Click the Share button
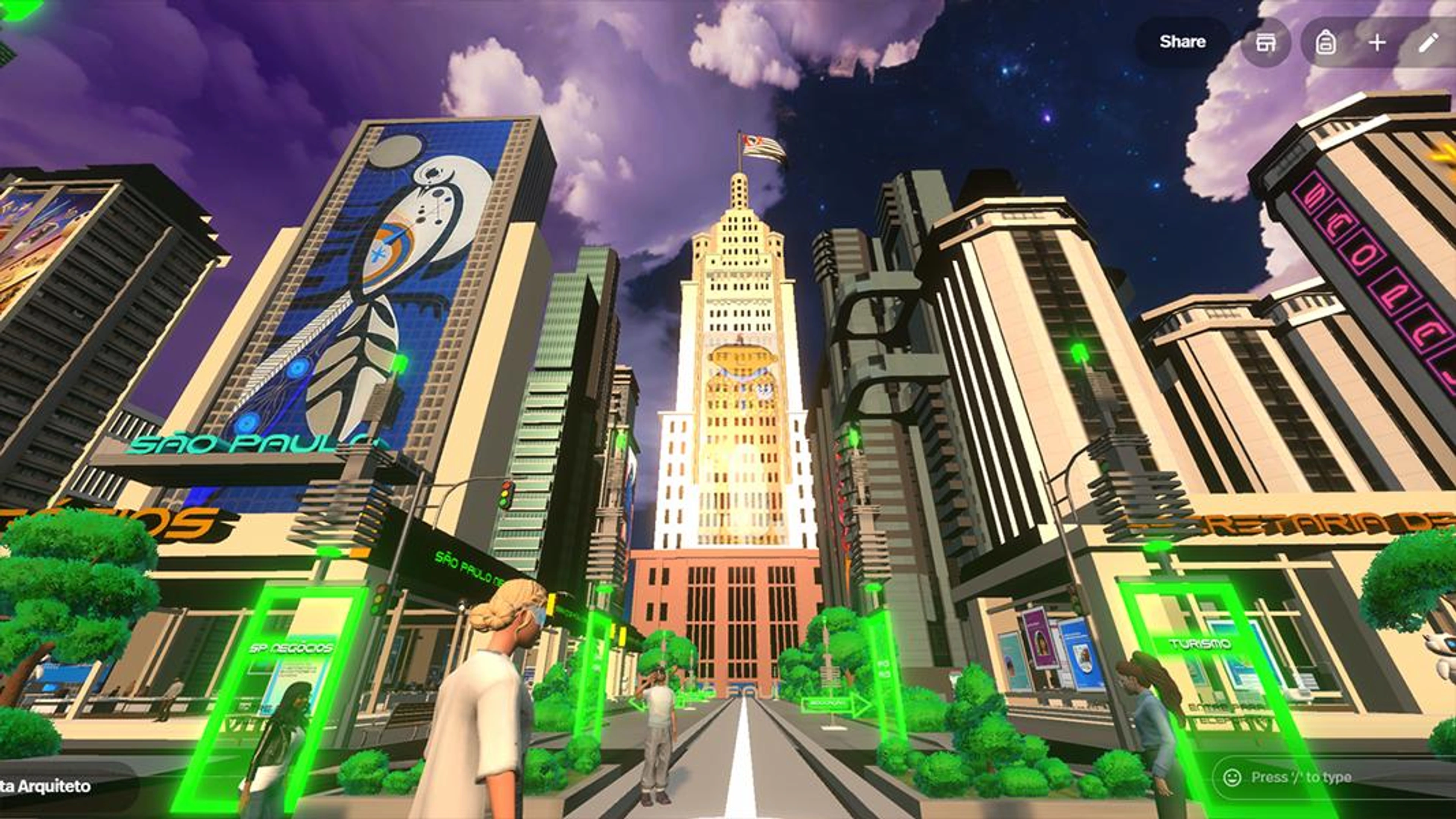 pos(1182,42)
